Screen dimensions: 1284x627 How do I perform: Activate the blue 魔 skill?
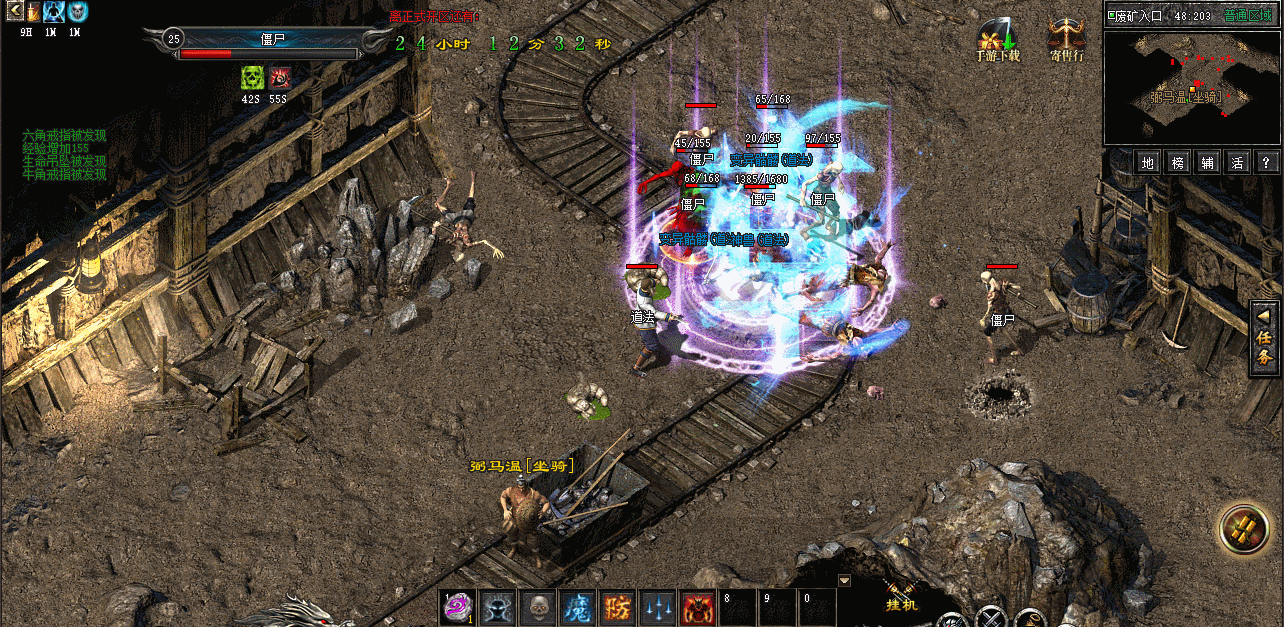click(x=577, y=607)
